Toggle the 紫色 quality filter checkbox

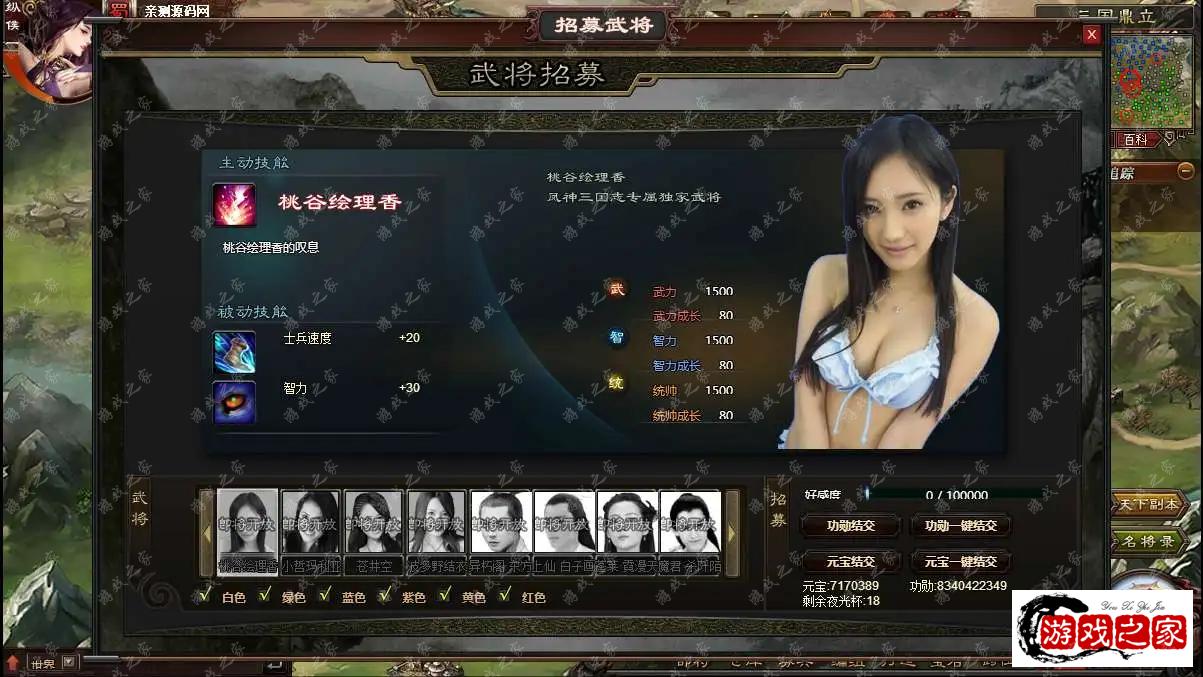pos(385,596)
